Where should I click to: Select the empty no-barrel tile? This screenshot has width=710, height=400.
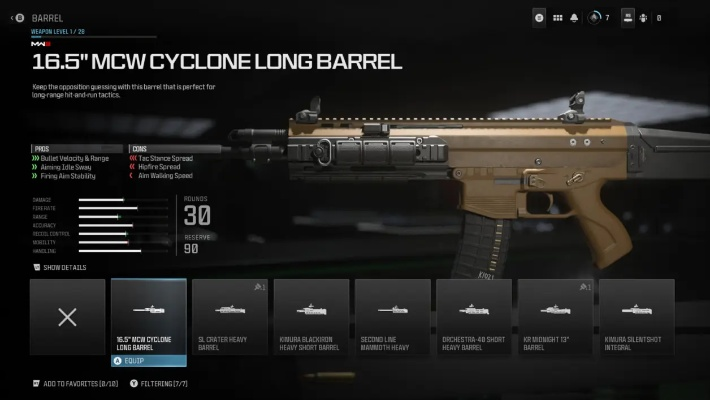point(67,317)
